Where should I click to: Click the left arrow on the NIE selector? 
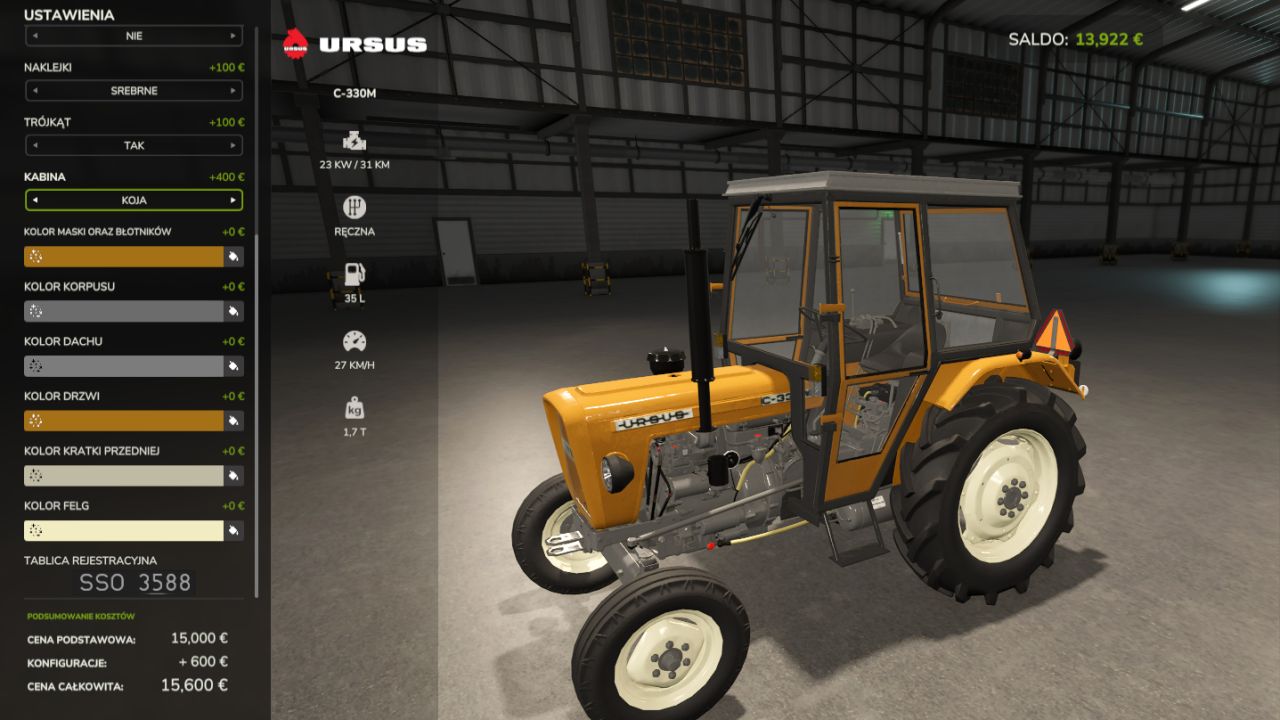[35, 36]
